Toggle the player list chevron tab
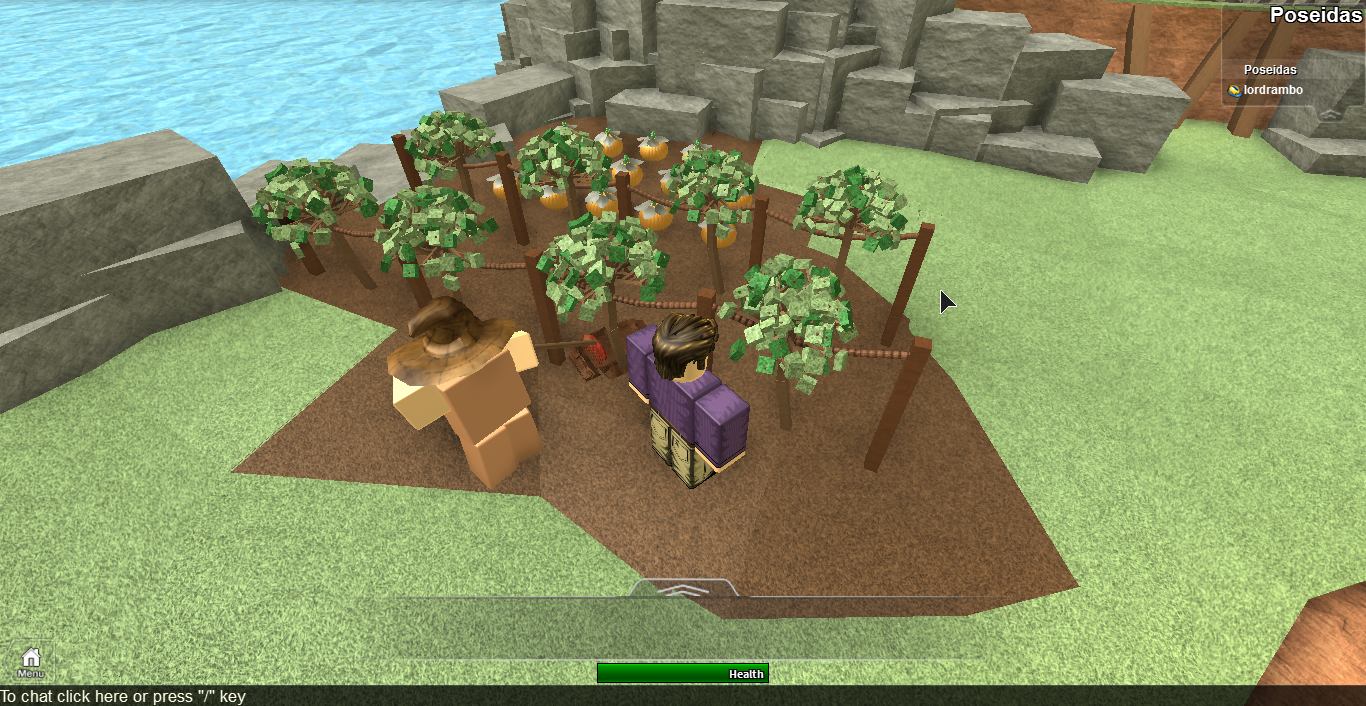 pyautogui.click(x=1328, y=114)
